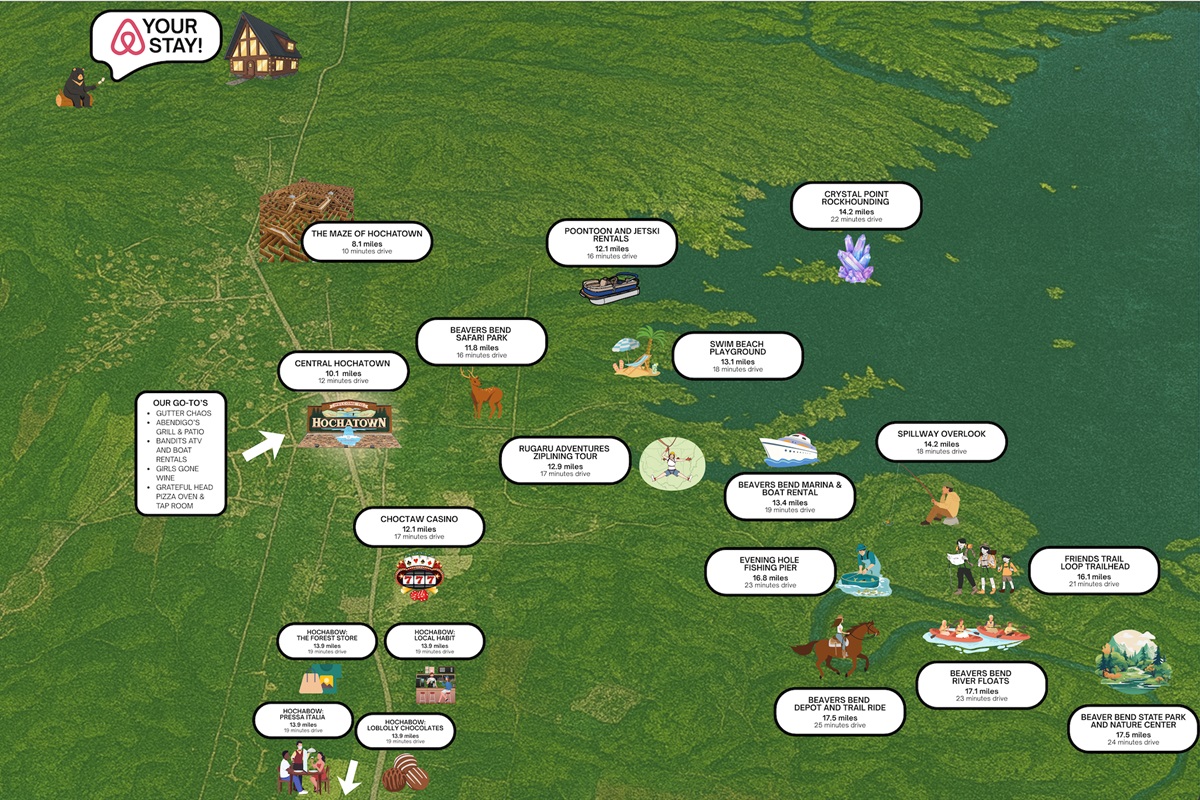Open the Our Go-To's list box
Viewport: 1200px width, 800px height.
click(x=181, y=453)
